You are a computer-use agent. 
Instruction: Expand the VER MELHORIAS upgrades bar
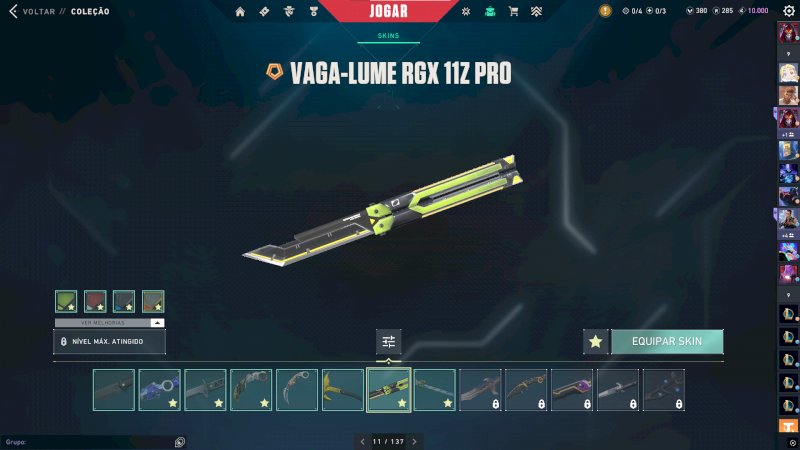(109, 323)
